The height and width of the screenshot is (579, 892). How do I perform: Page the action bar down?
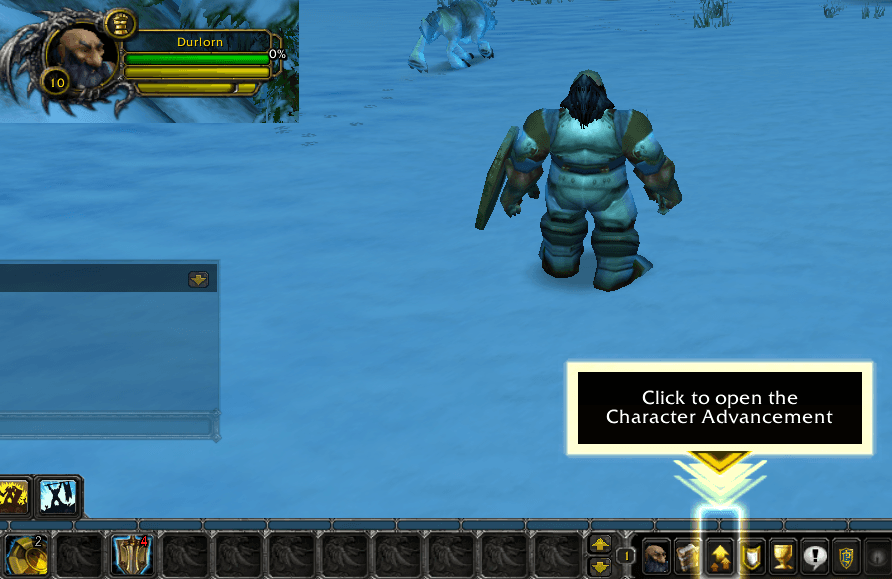point(600,566)
